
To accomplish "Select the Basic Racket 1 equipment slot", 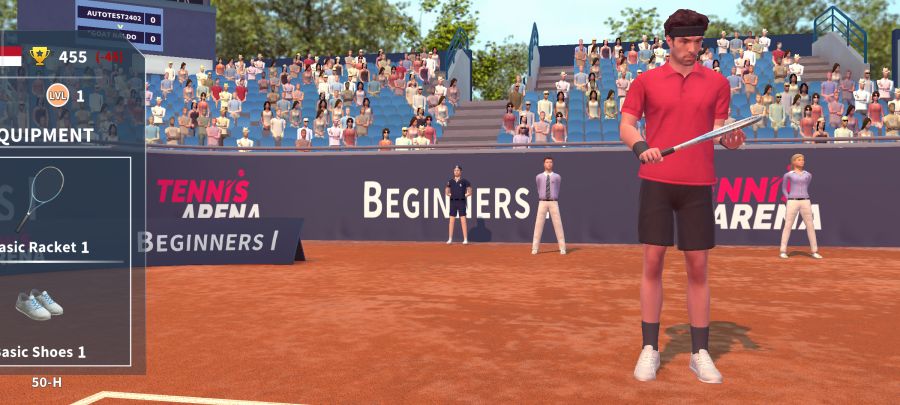I will click(60, 207).
